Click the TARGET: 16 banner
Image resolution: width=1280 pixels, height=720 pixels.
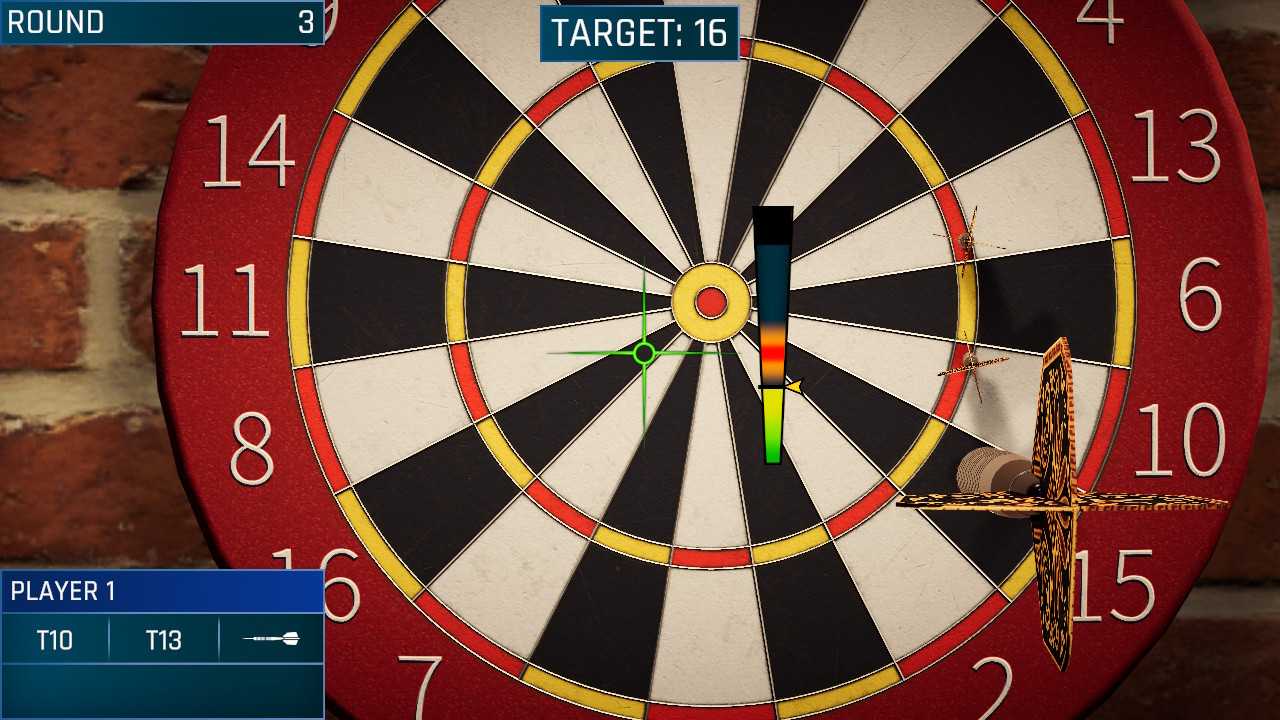pos(640,31)
